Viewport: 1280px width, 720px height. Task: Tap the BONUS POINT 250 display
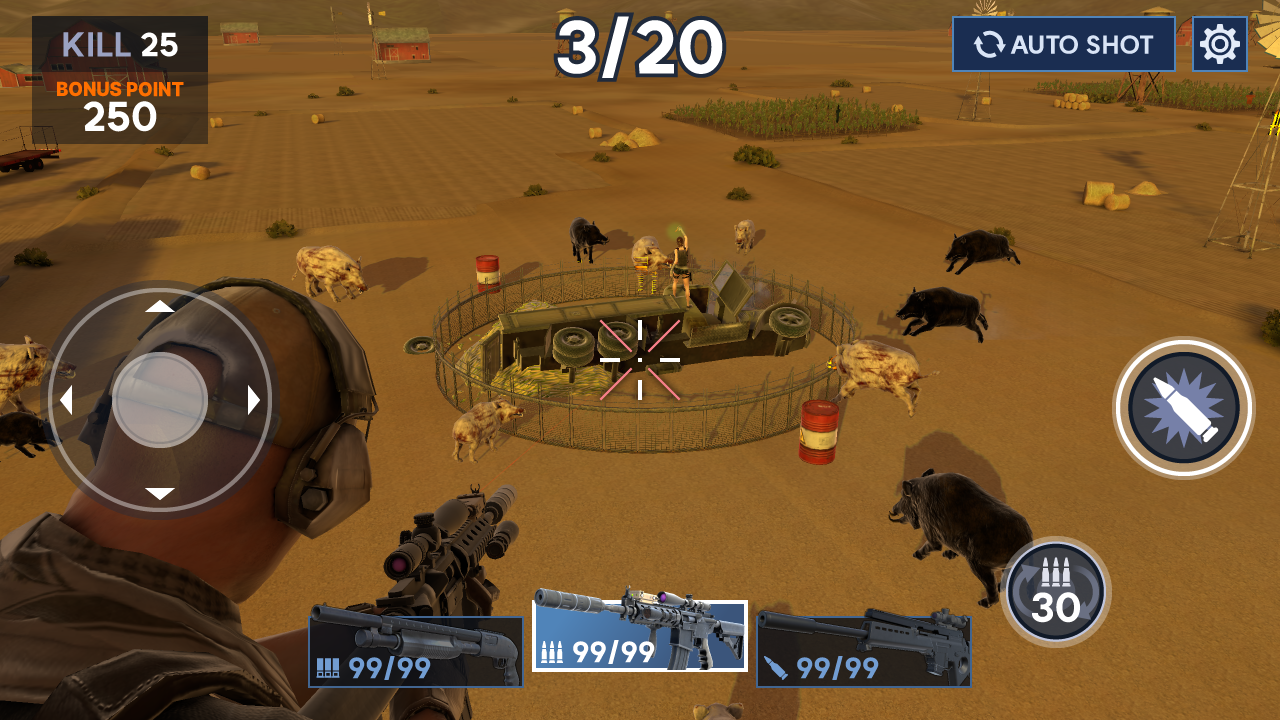coord(120,105)
